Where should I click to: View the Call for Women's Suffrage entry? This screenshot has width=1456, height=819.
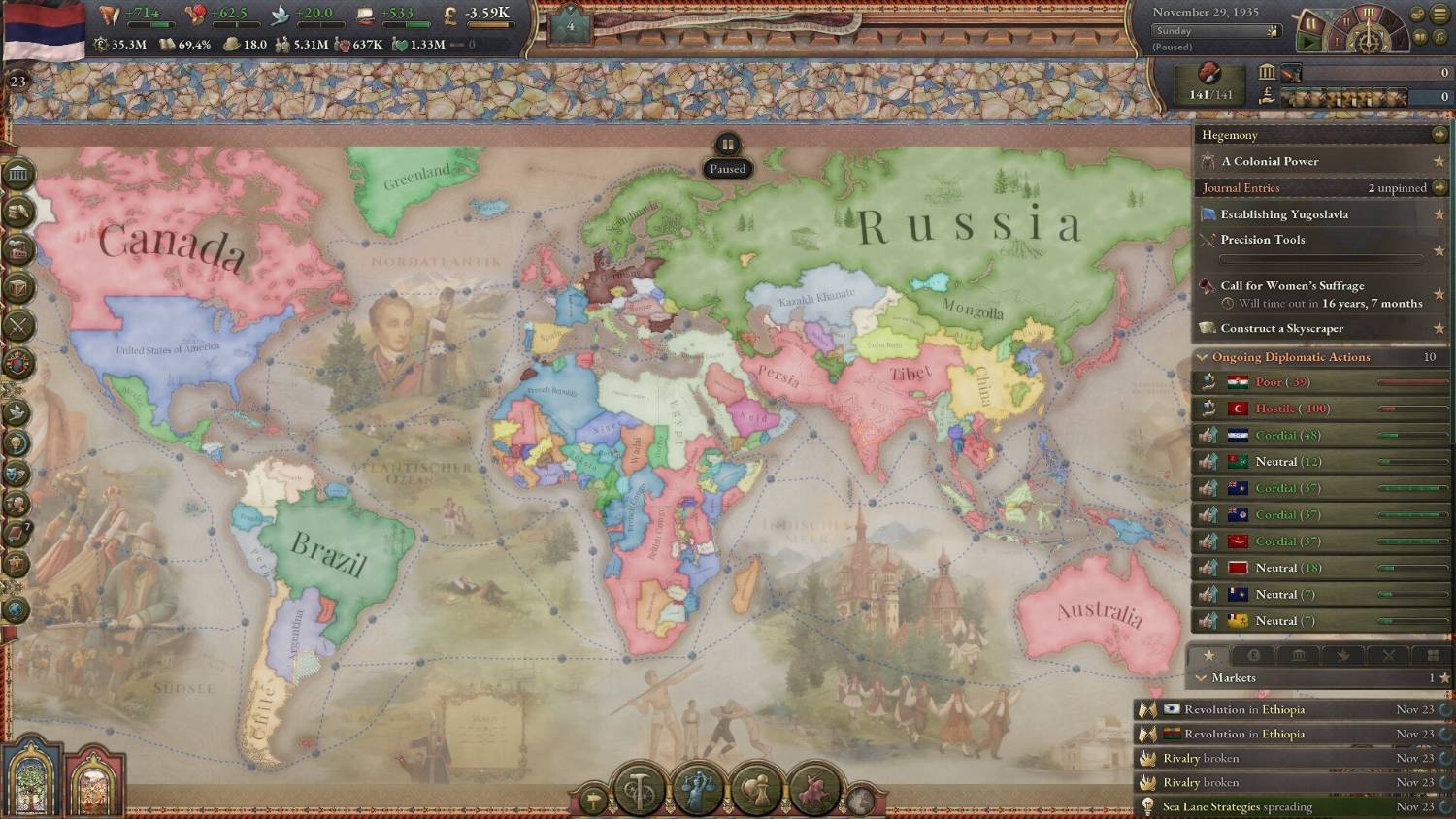click(x=1292, y=286)
